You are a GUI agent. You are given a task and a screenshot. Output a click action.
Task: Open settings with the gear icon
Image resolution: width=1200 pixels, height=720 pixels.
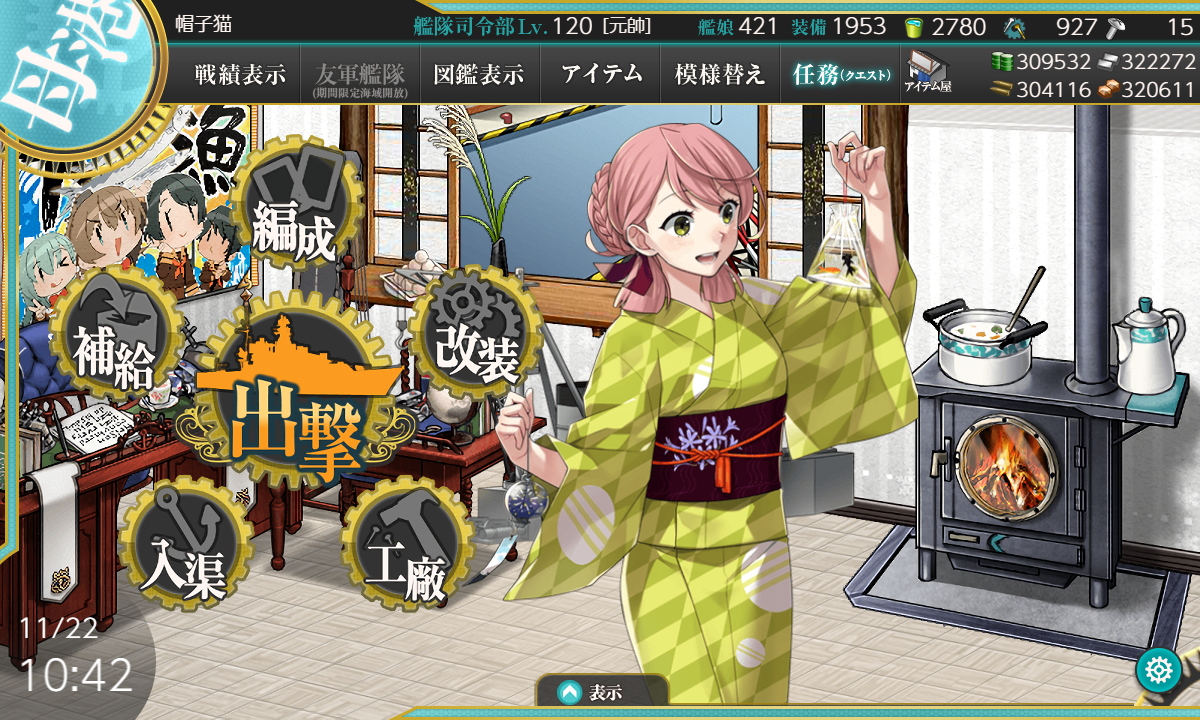point(1158,670)
